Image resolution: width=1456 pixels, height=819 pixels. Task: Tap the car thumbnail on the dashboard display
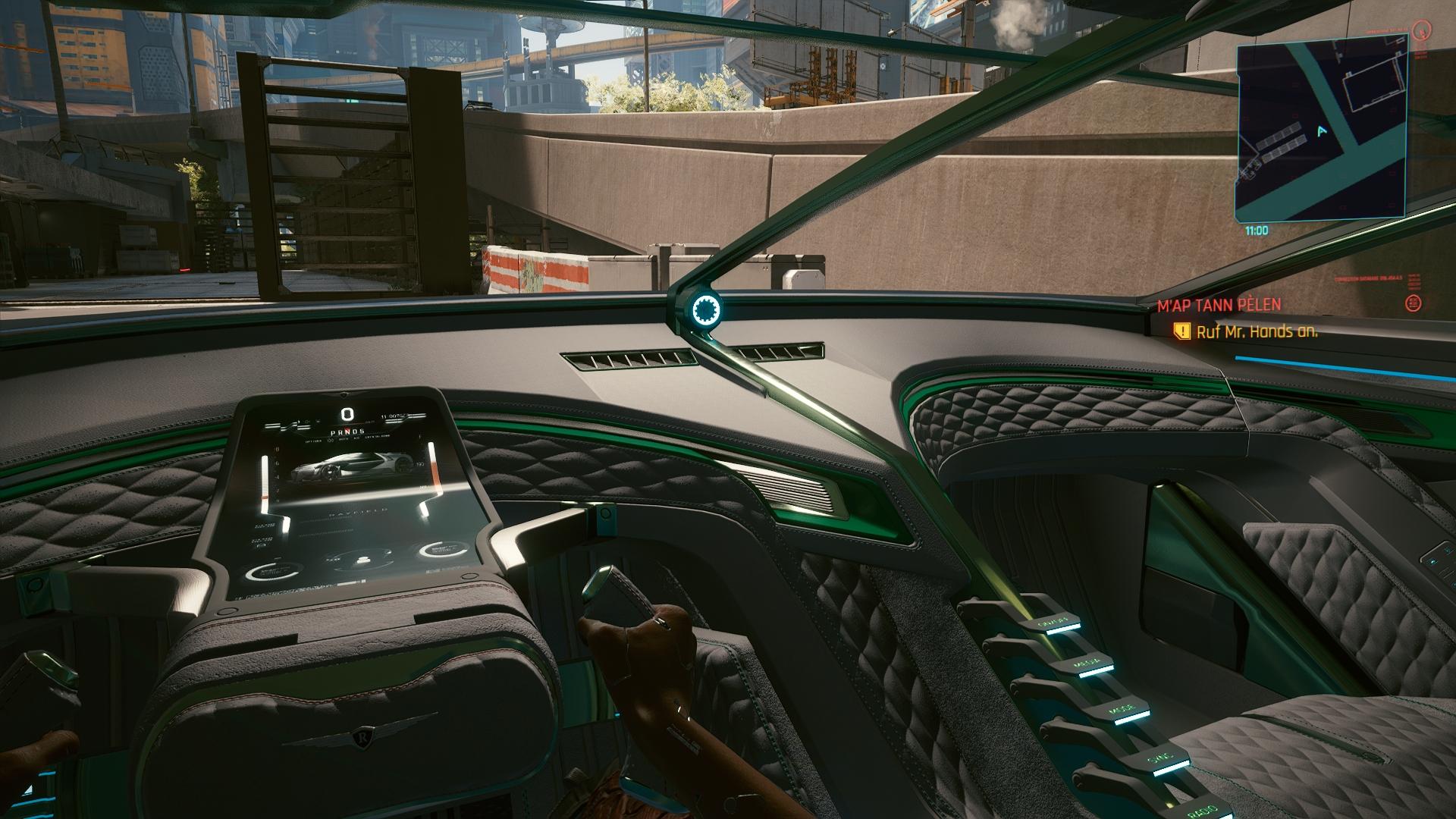[350, 468]
